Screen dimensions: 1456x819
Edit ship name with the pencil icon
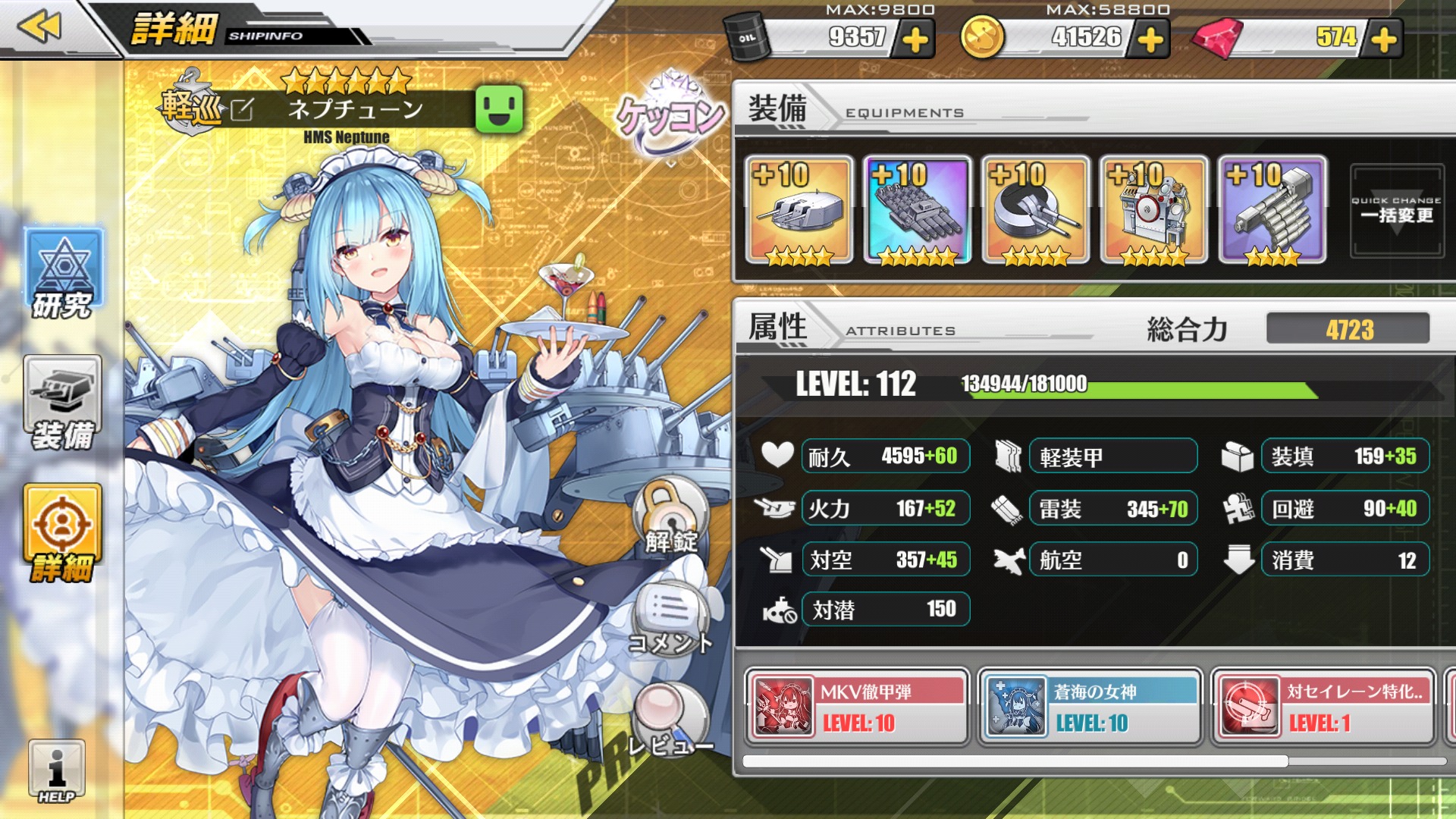(242, 110)
